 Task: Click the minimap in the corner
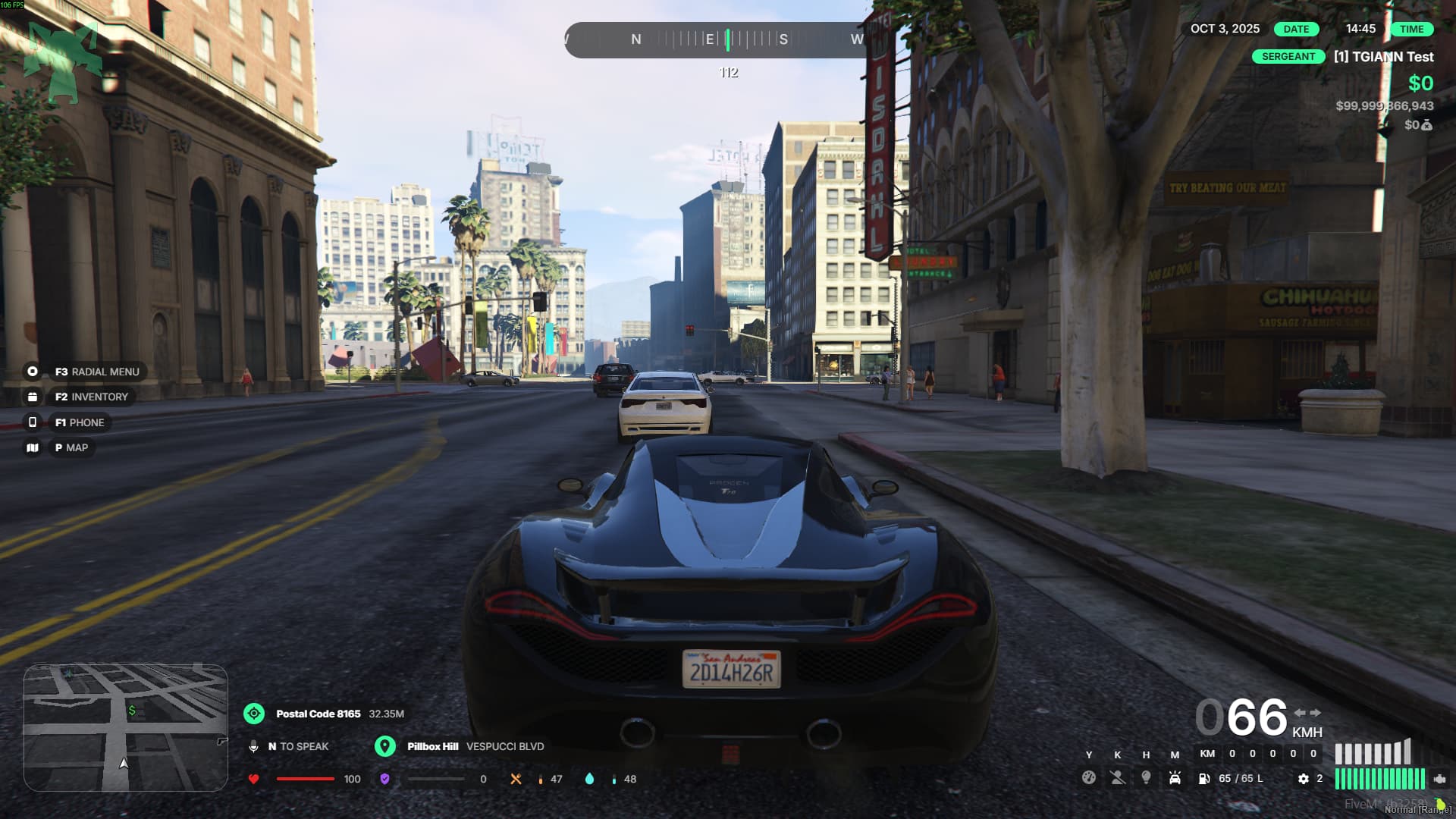coord(126,728)
